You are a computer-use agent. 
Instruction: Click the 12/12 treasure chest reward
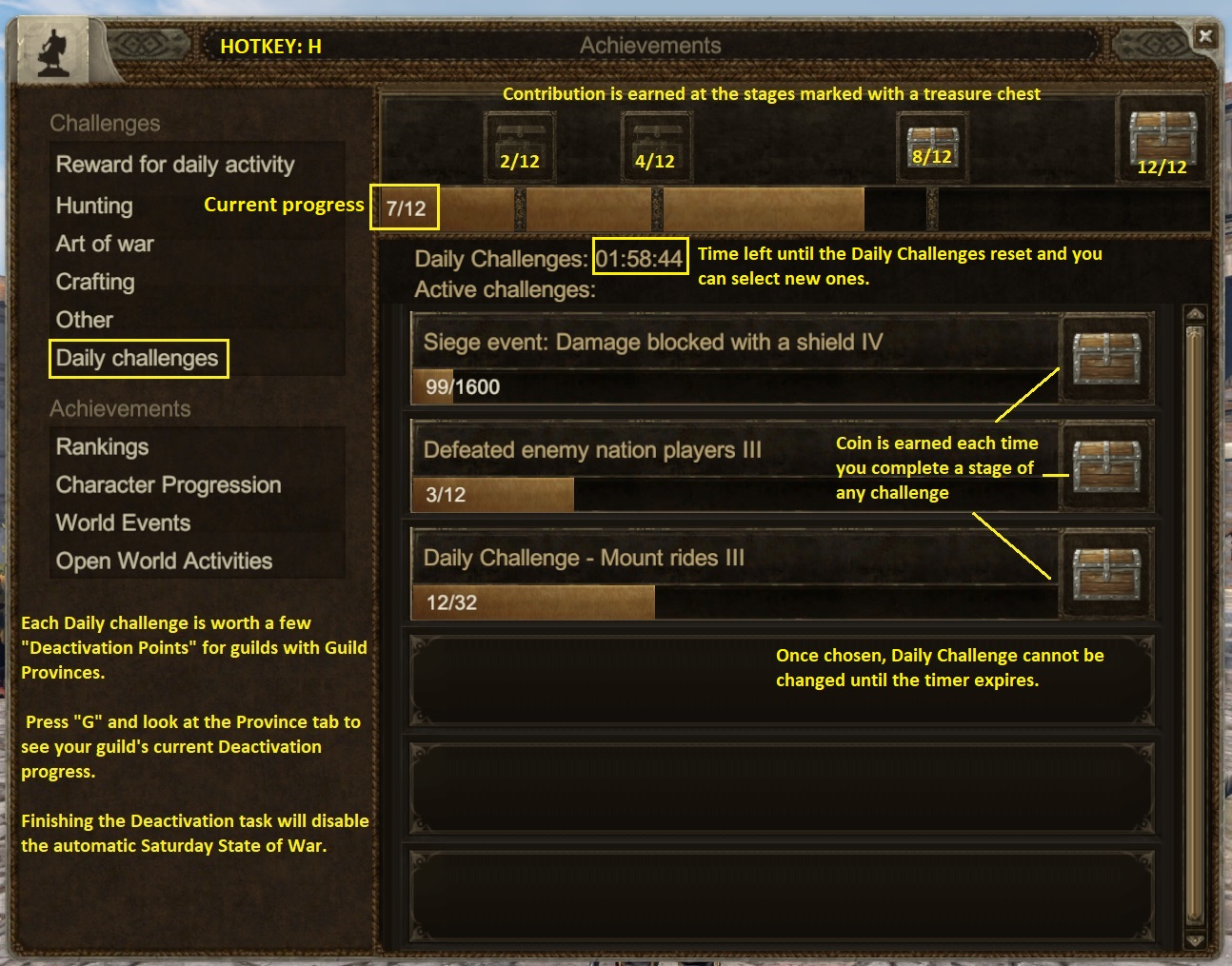pos(1162,139)
